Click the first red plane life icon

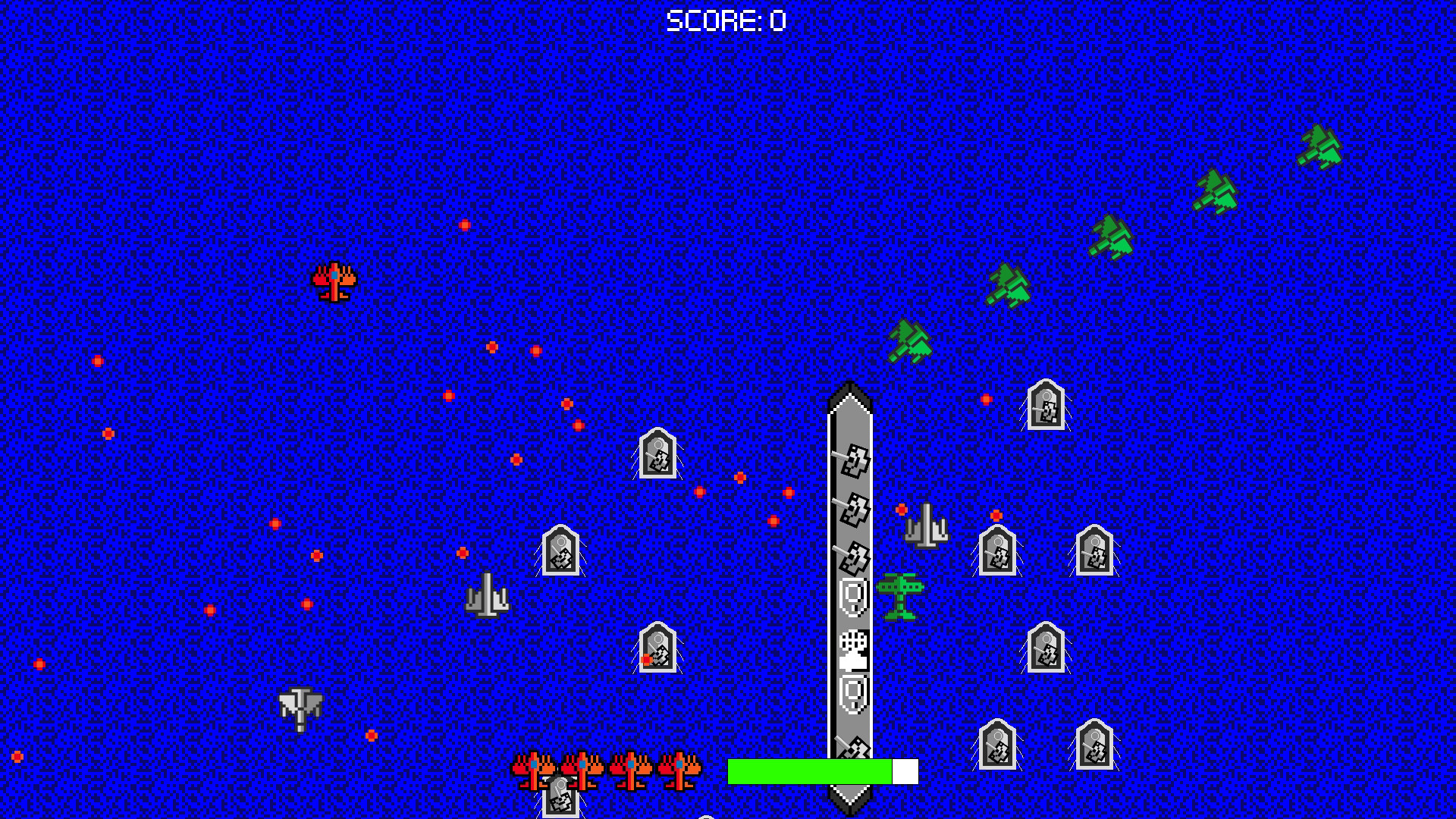535,770
